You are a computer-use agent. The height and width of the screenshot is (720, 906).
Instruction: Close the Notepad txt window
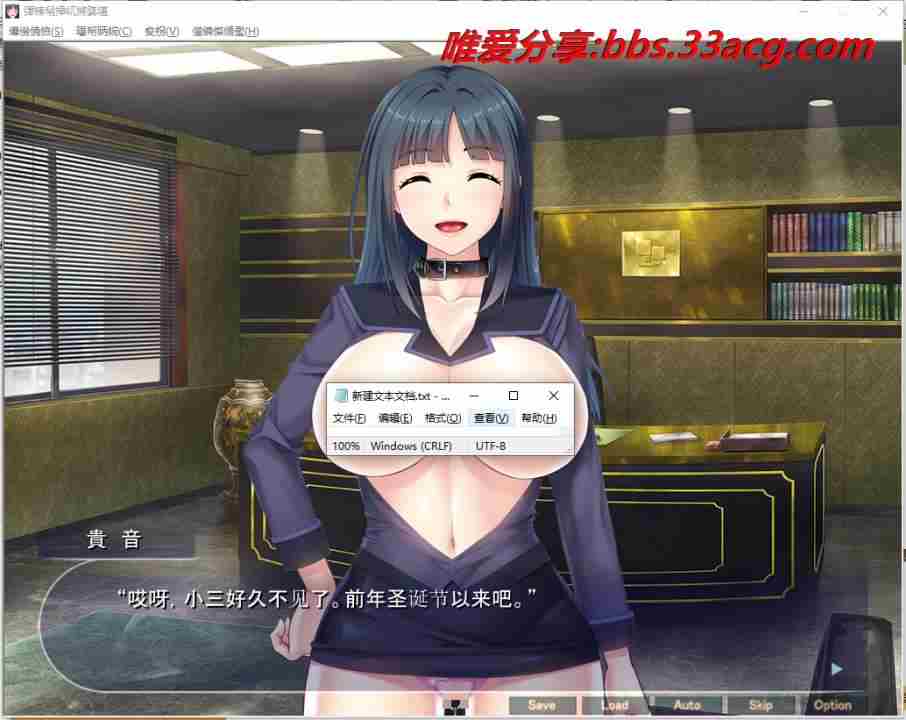[x=554, y=396]
